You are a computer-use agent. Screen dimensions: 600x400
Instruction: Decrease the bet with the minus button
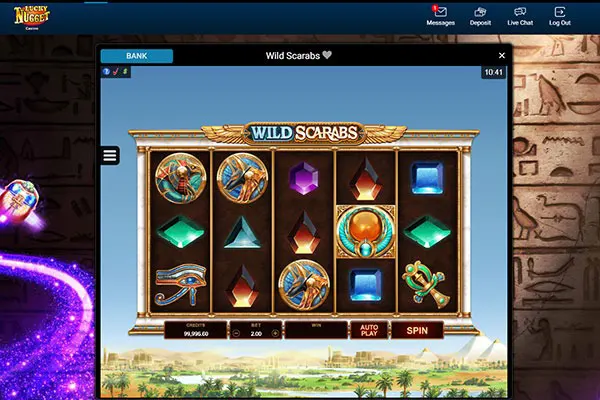[236, 332]
